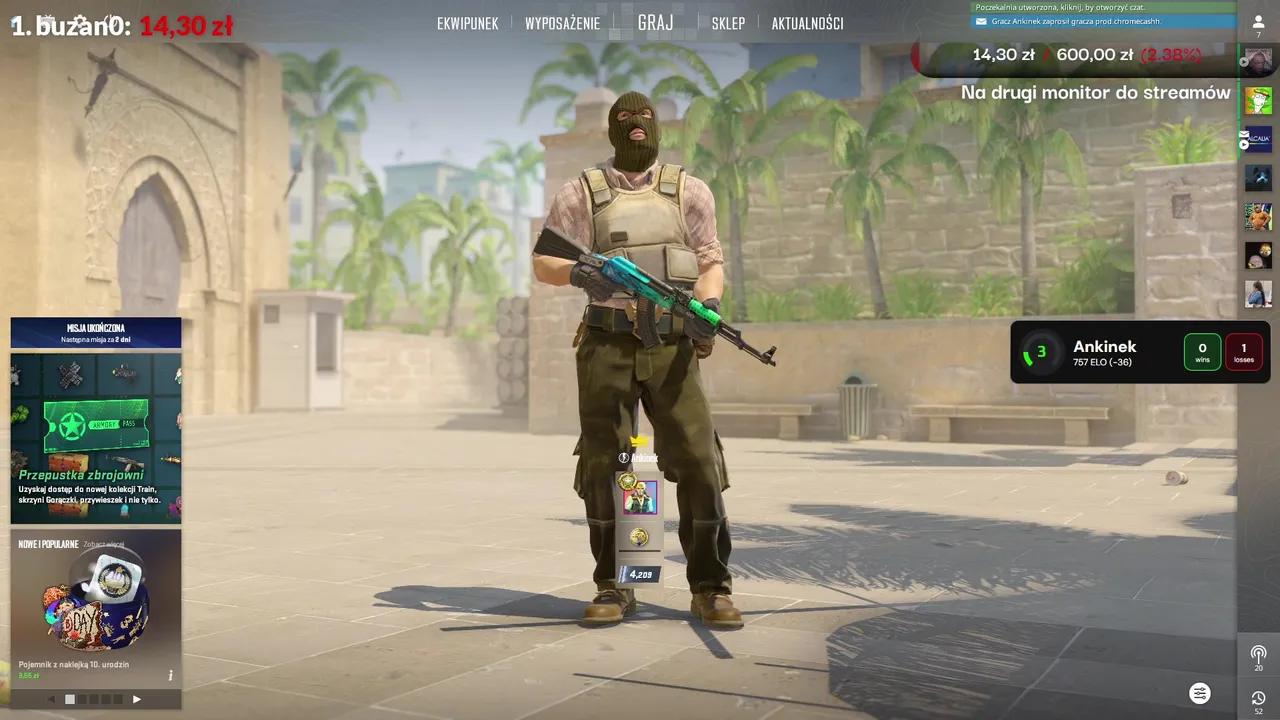
Task: Open the SKLEP tab
Action: [x=728, y=22]
